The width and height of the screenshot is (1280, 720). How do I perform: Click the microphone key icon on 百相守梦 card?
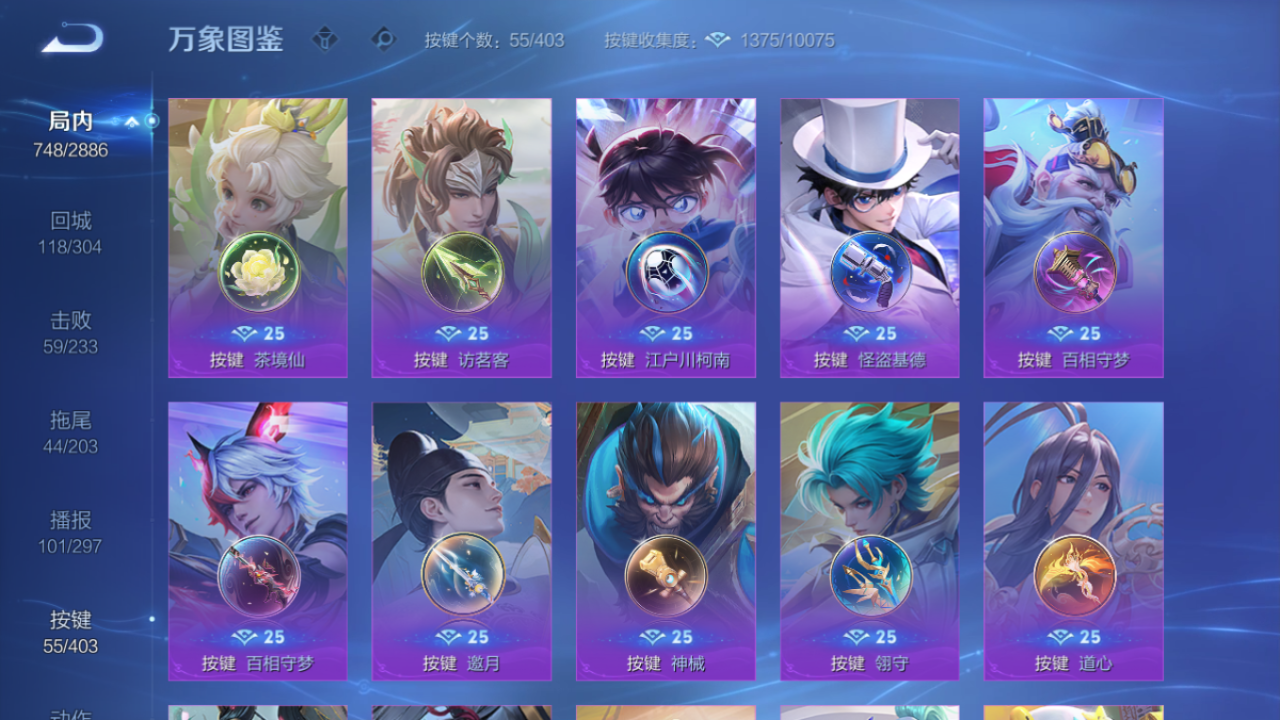(x=1074, y=271)
